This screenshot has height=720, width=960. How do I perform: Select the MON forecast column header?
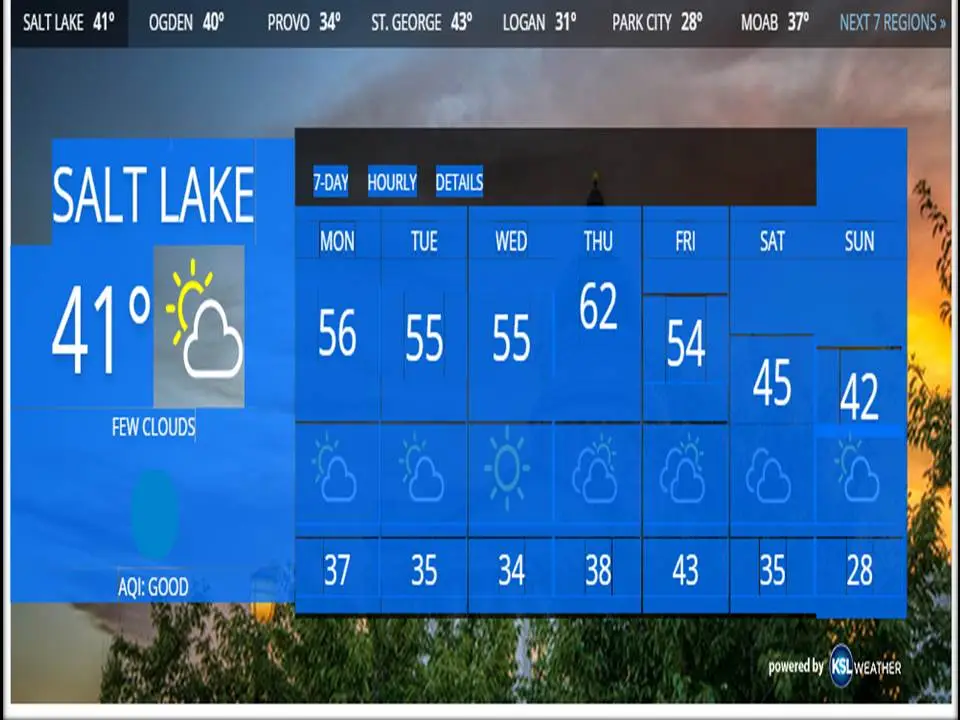pos(337,241)
